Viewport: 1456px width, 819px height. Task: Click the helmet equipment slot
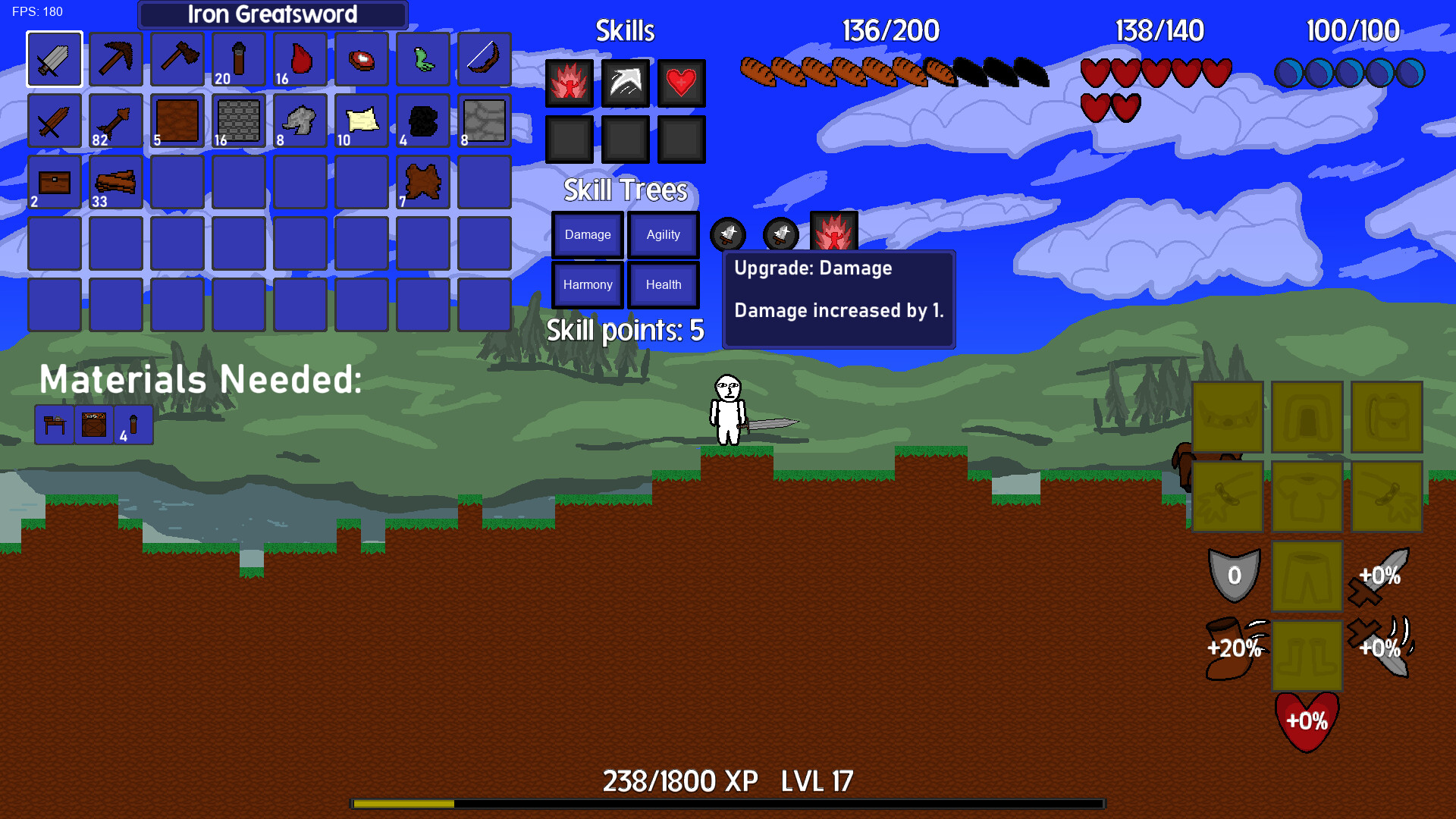point(1306,416)
